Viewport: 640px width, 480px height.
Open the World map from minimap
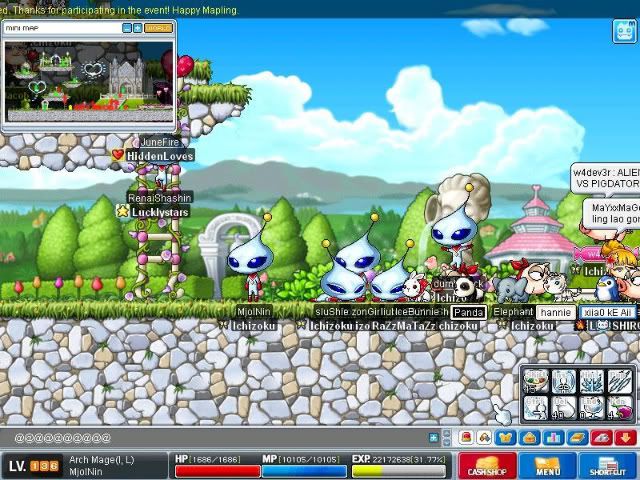point(157,28)
